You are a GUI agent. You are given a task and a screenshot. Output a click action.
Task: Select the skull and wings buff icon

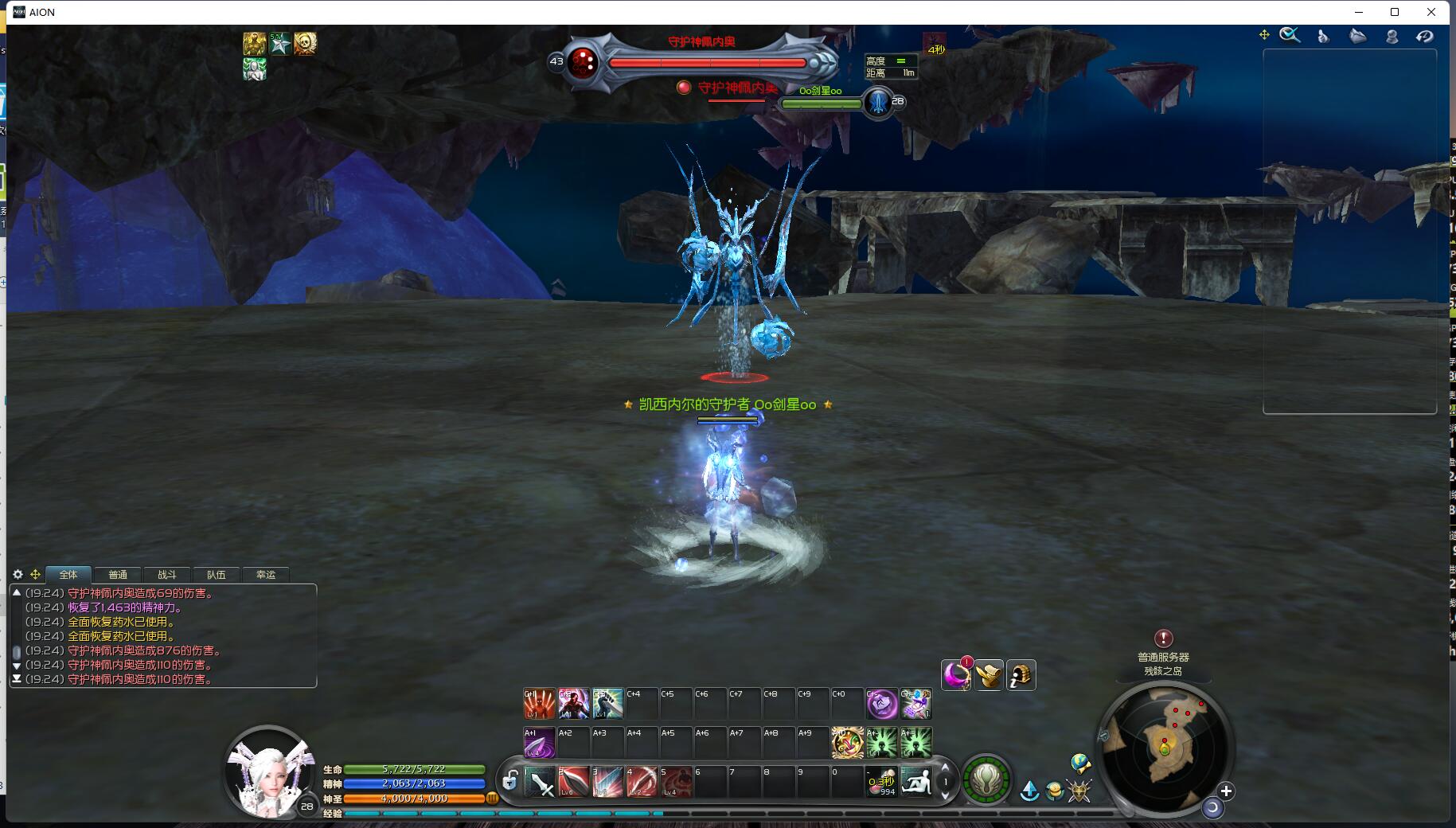click(x=305, y=43)
